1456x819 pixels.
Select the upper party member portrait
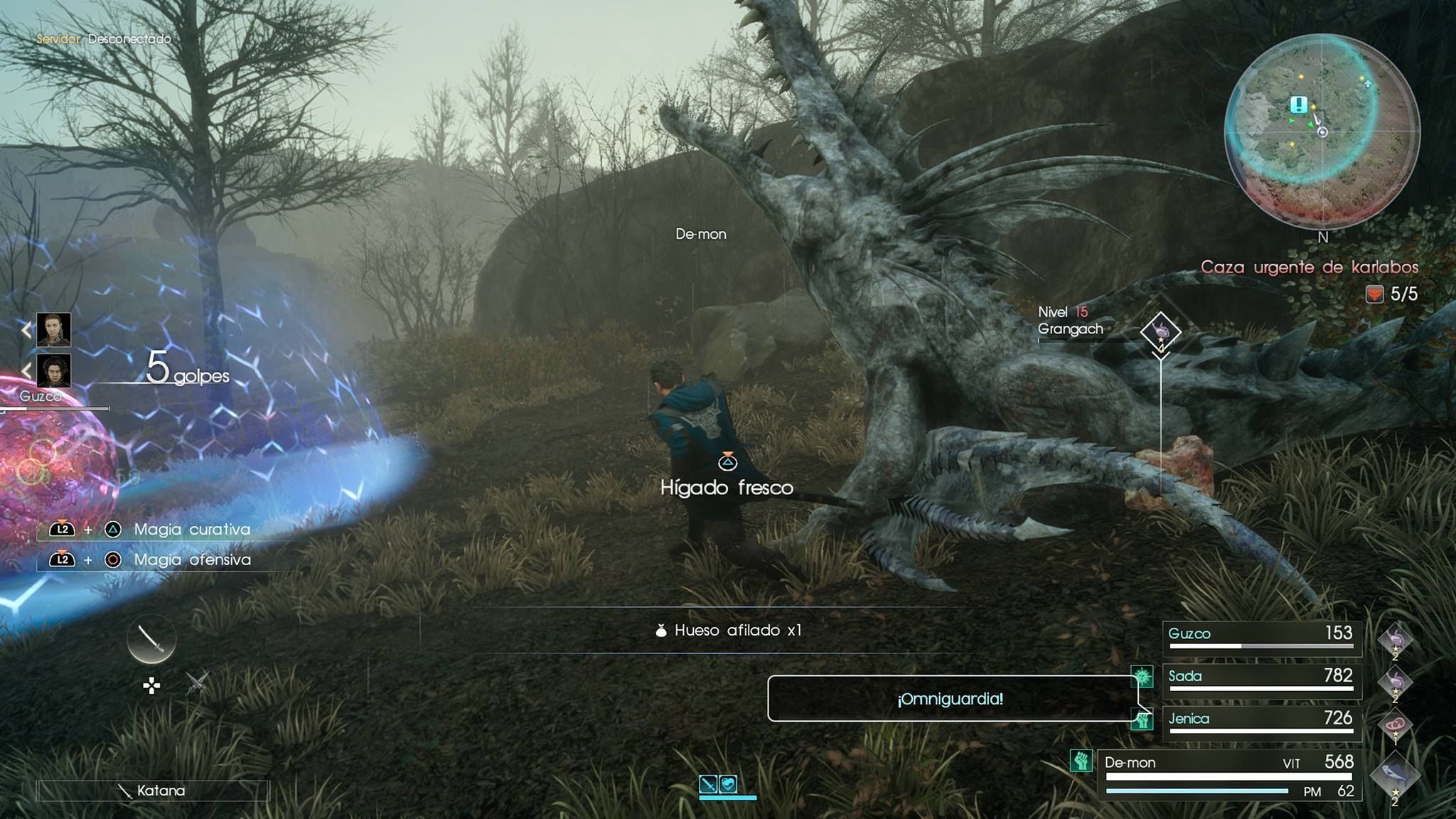[x=54, y=329]
